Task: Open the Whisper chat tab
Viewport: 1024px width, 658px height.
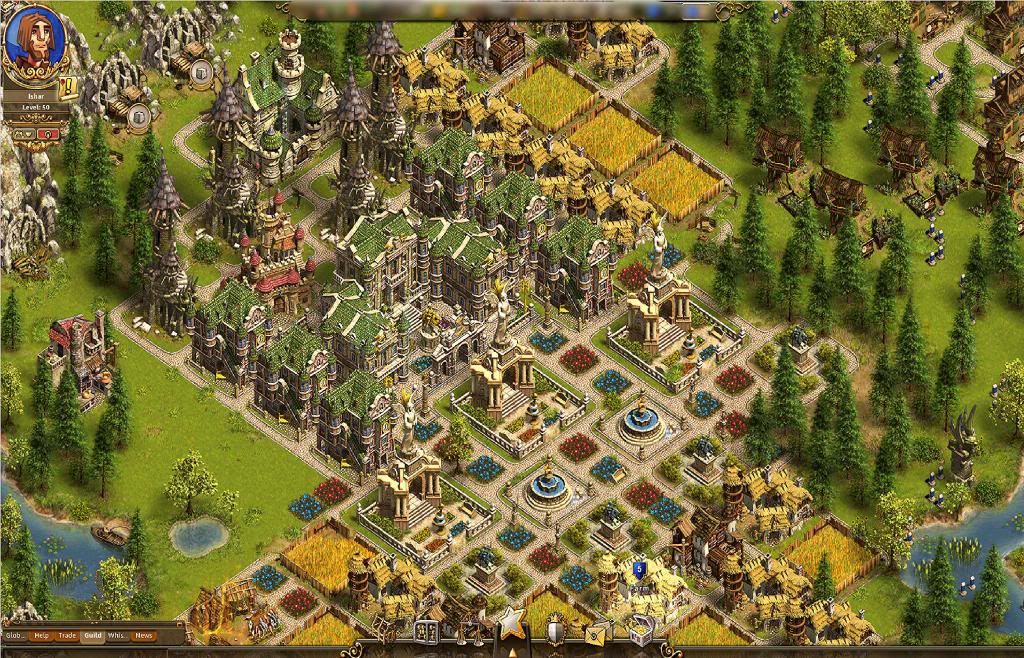Action: [x=118, y=635]
